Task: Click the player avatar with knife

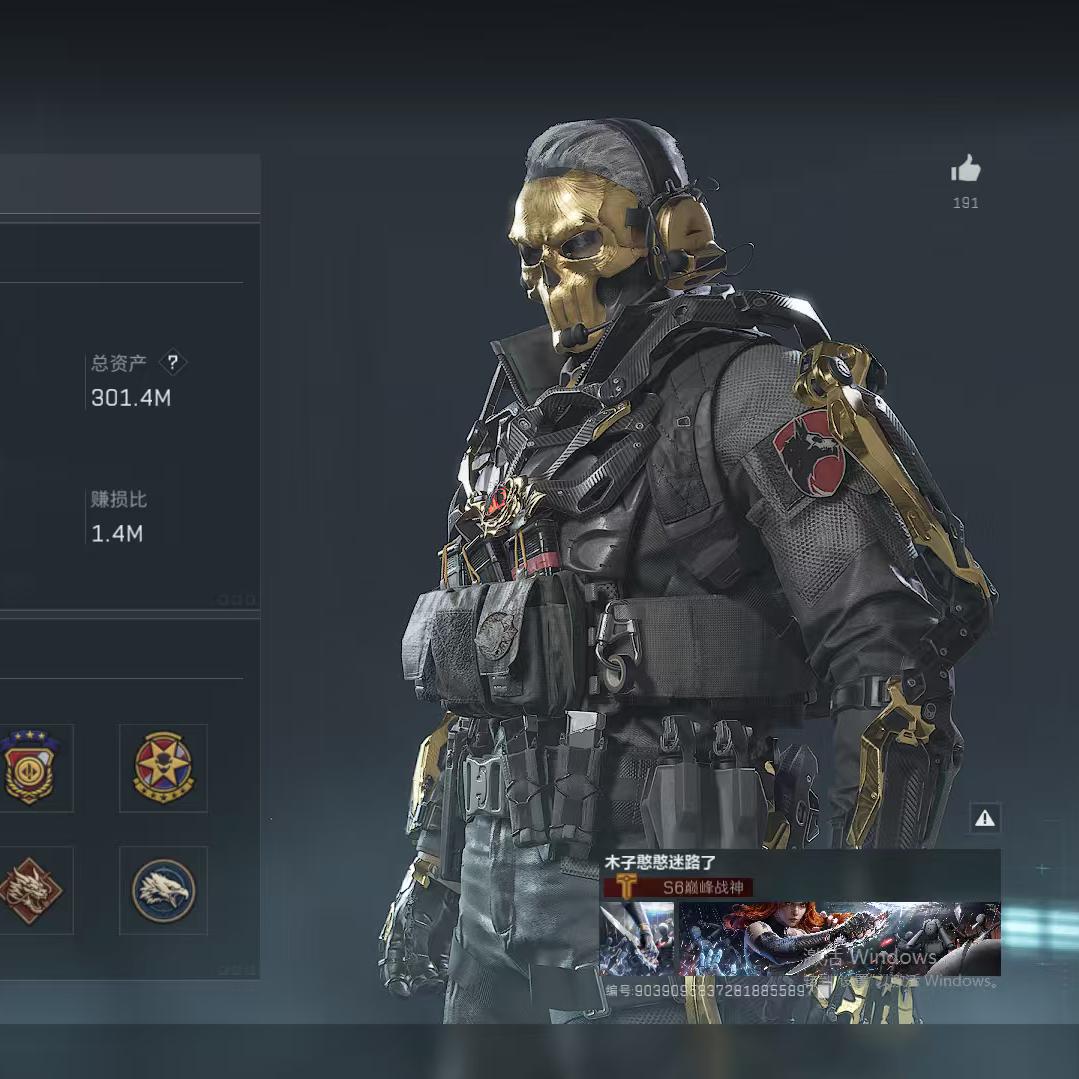Action: point(636,938)
